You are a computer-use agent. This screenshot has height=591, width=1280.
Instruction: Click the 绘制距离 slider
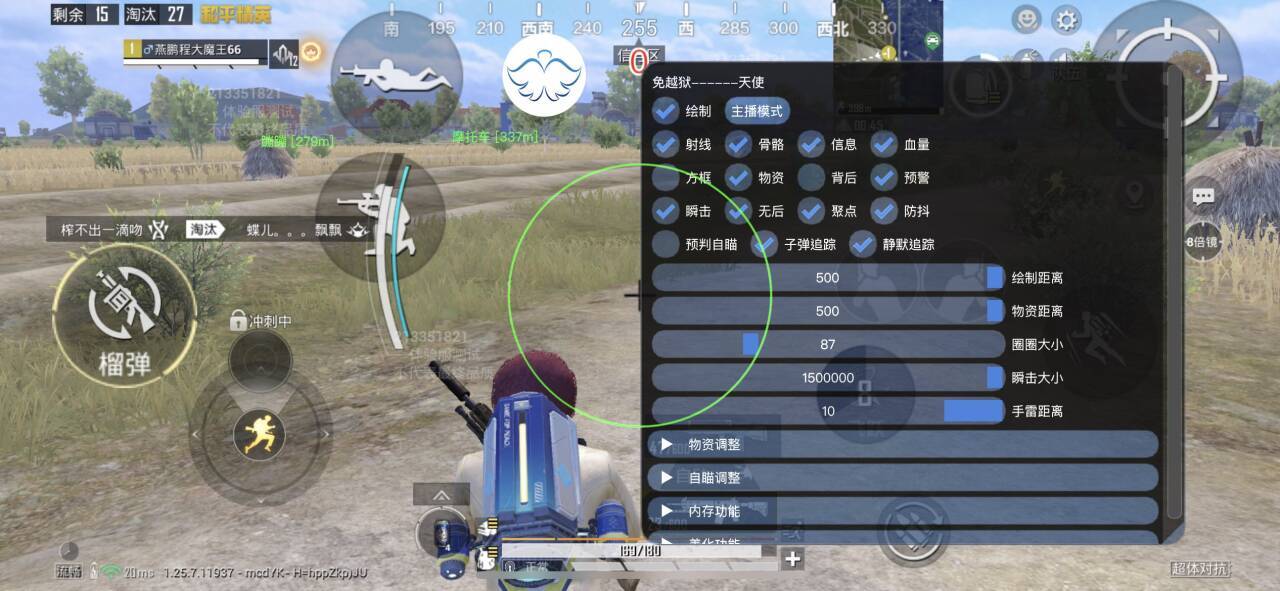coord(827,278)
